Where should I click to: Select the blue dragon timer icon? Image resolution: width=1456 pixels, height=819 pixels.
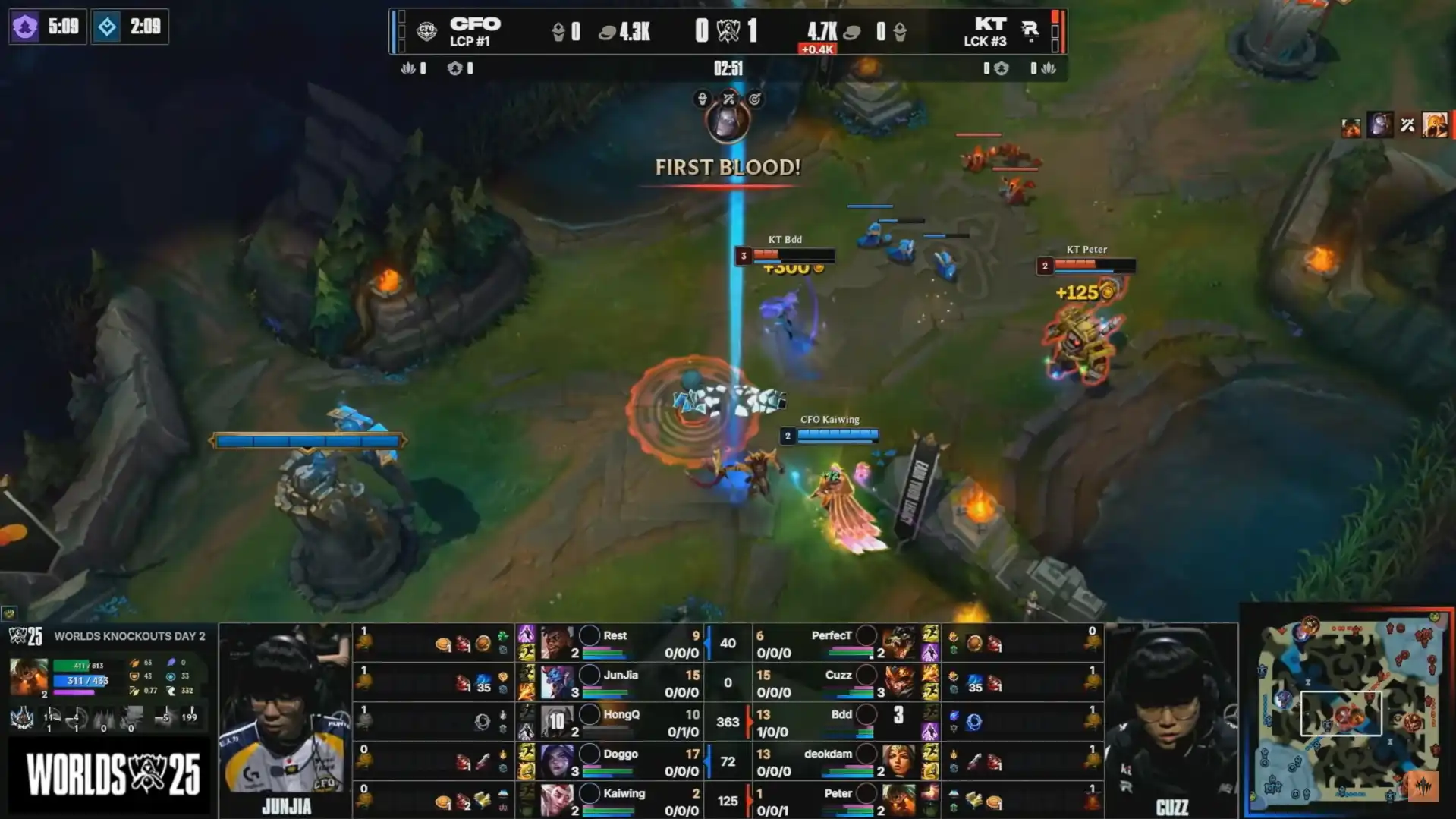[x=107, y=27]
